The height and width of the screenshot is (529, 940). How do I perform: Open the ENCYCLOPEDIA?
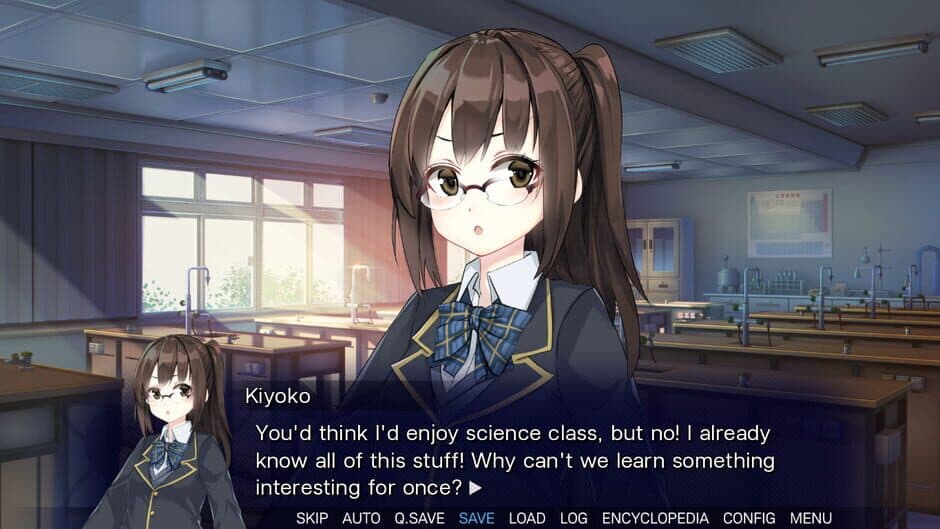click(x=655, y=518)
